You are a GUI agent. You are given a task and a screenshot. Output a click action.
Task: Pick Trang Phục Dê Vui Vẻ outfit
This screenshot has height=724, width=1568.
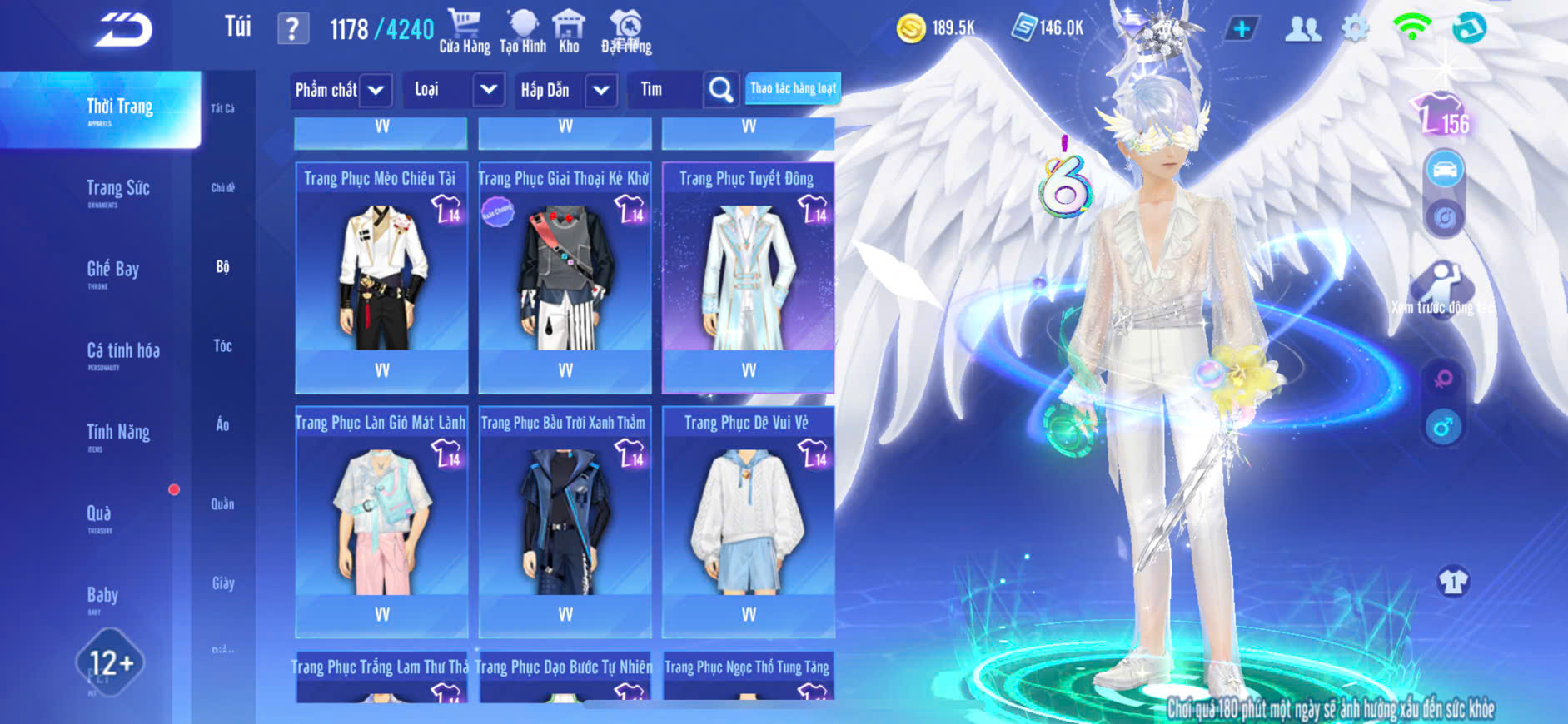(x=748, y=520)
